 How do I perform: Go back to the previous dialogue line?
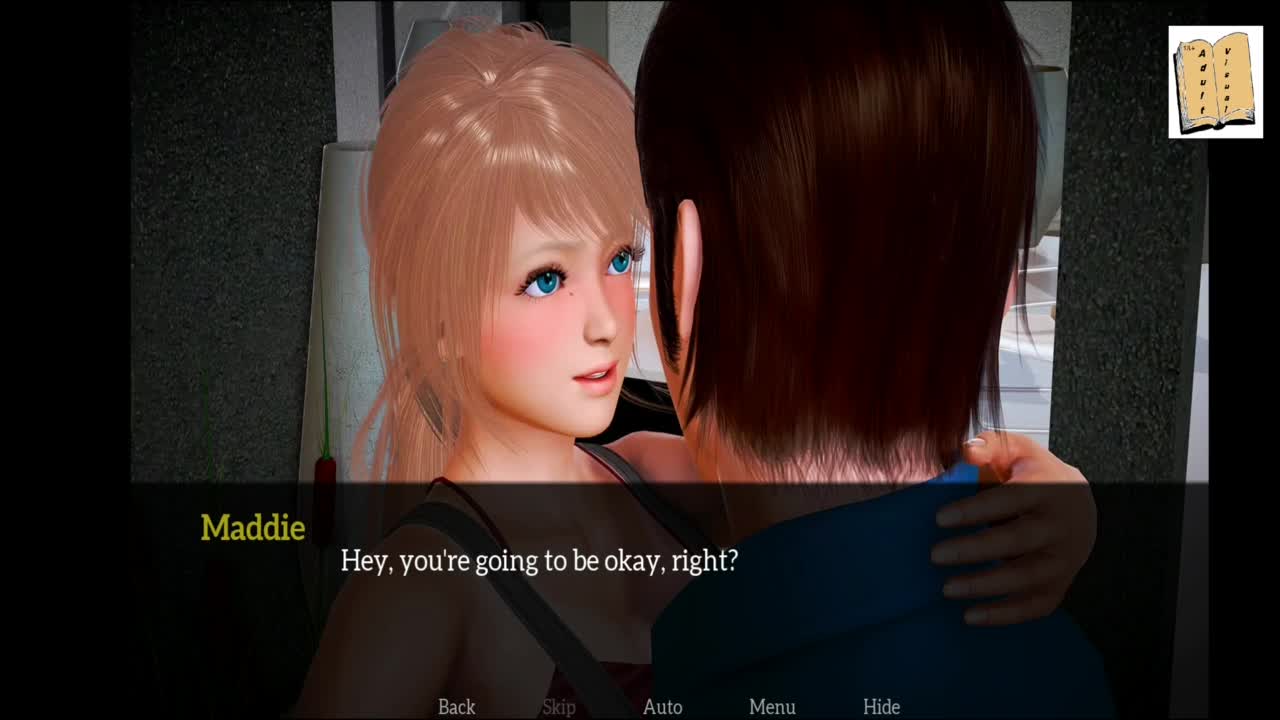click(x=456, y=707)
